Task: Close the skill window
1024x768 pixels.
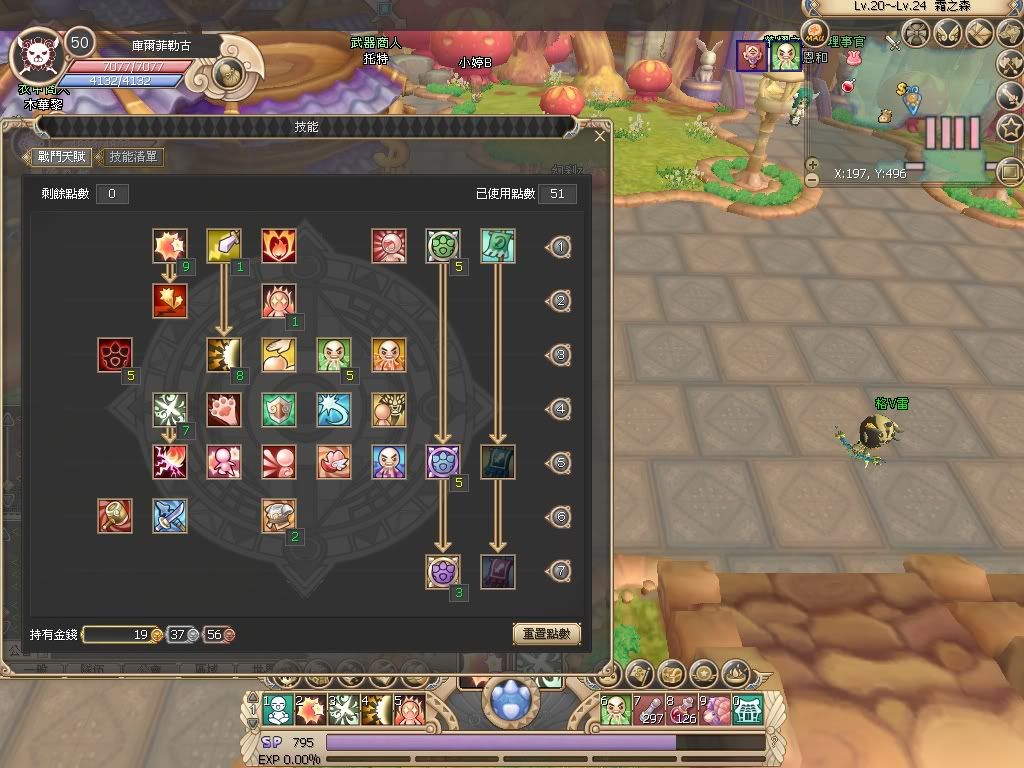Action: tap(600, 136)
